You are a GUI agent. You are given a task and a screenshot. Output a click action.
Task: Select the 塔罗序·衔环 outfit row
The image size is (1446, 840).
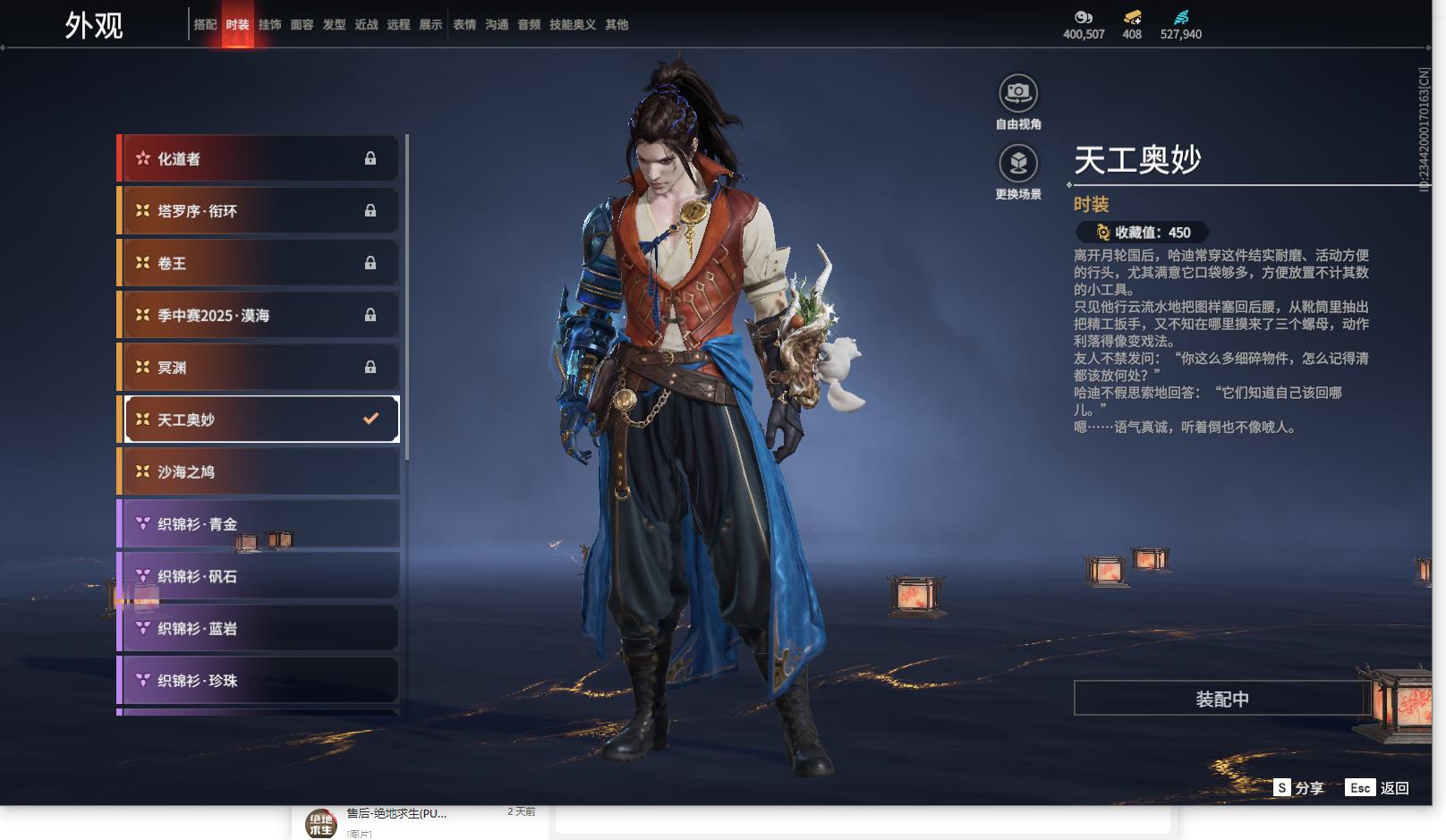(259, 211)
